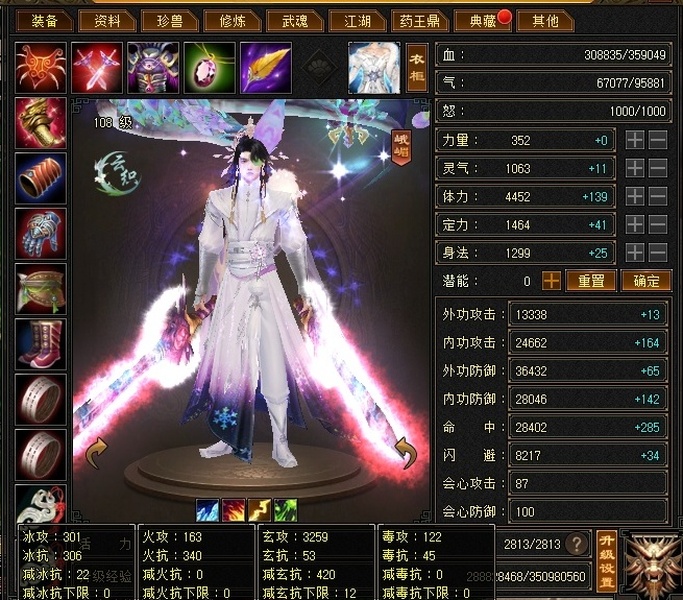Open the 升级设置 level-up settings

(x=606, y=560)
